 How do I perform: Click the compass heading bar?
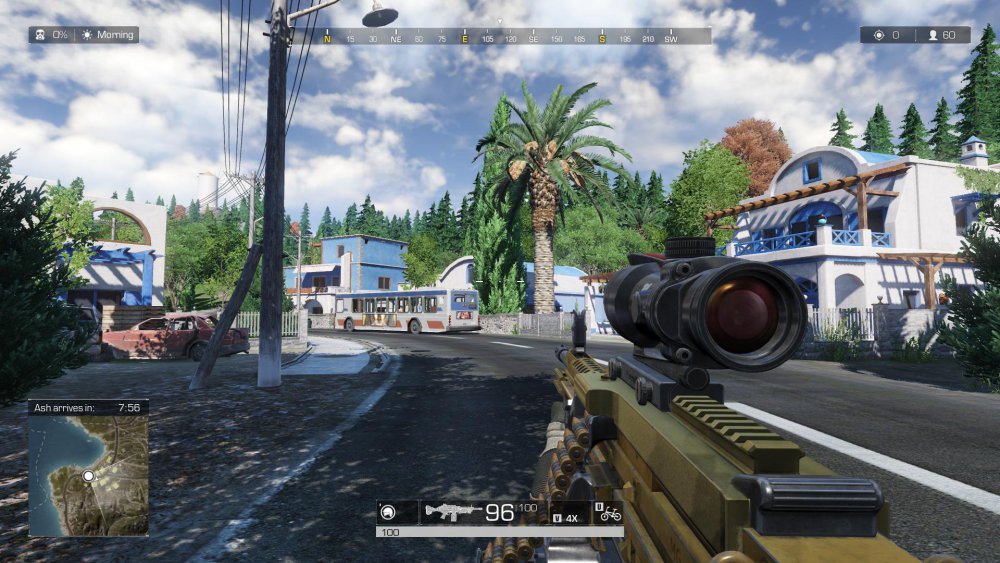coord(500,37)
